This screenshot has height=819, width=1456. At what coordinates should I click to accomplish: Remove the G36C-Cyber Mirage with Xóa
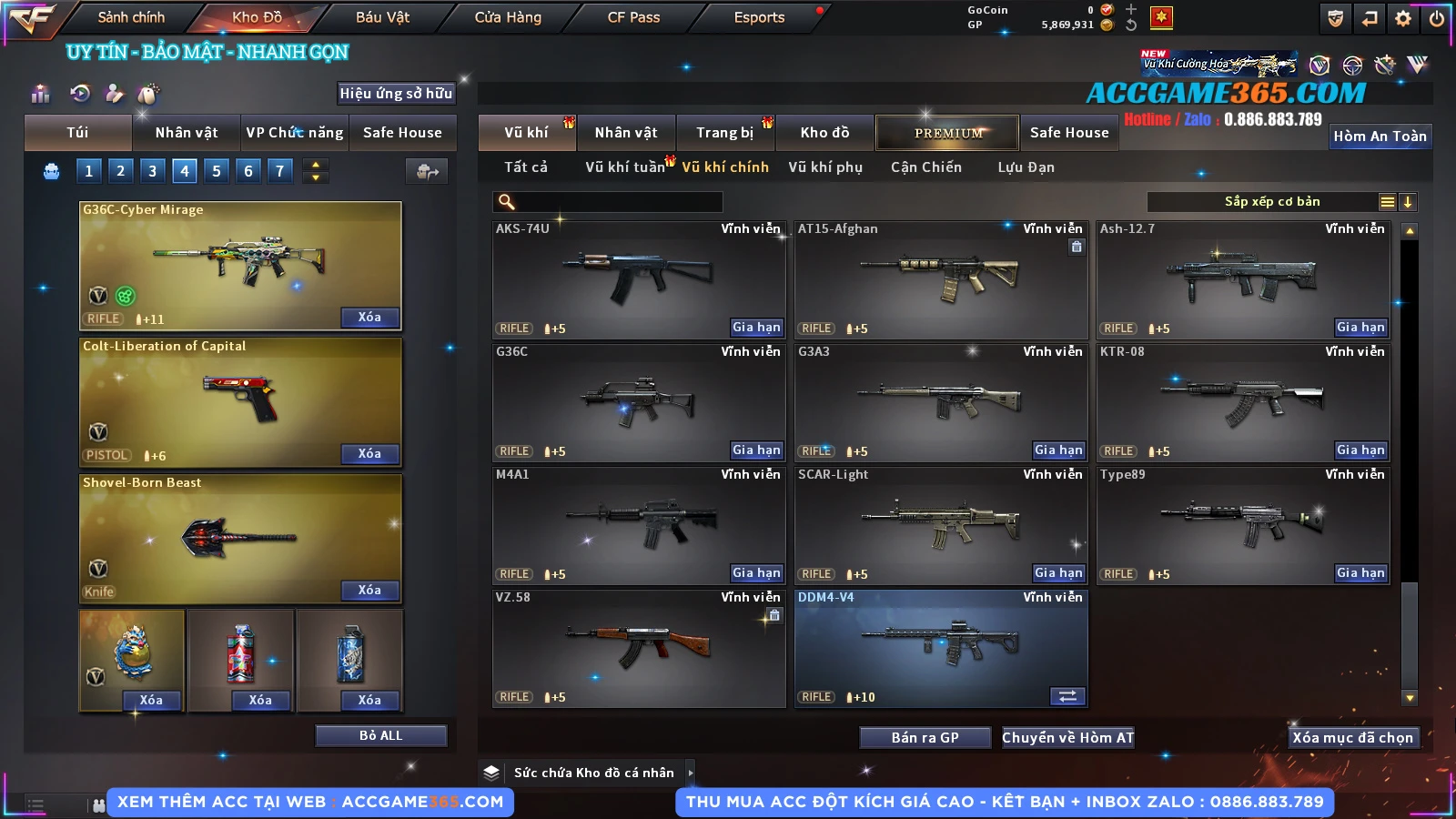point(369,317)
